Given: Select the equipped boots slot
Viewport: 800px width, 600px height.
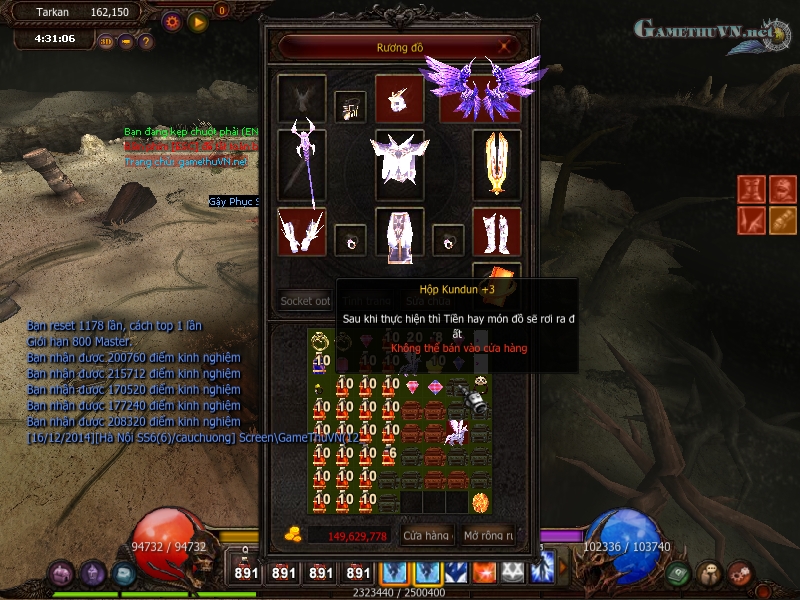Looking at the screenshot, I should coord(497,232).
